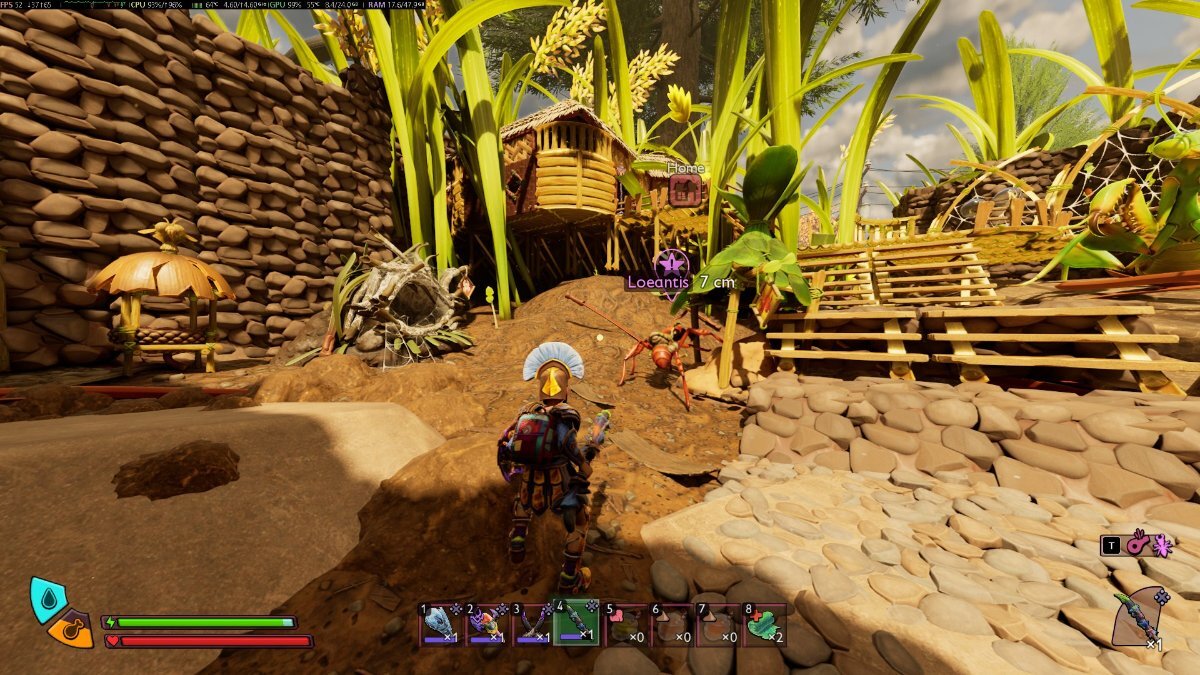Select hotbar slot 7
1200x675 pixels.
[x=716, y=623]
